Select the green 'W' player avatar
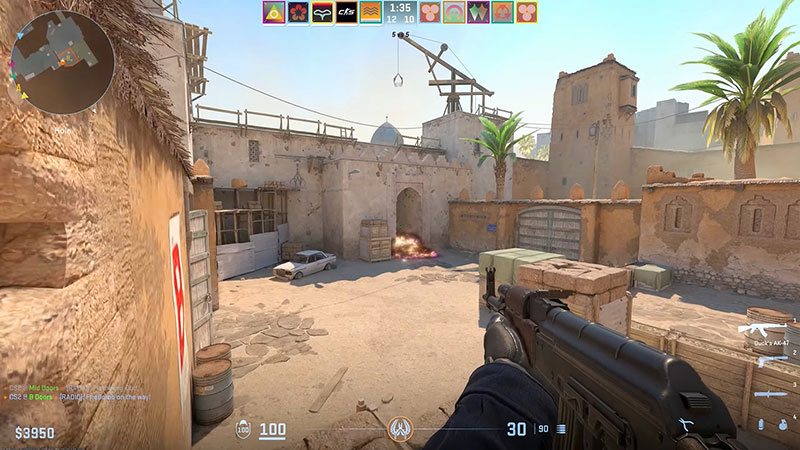 pos(478,13)
